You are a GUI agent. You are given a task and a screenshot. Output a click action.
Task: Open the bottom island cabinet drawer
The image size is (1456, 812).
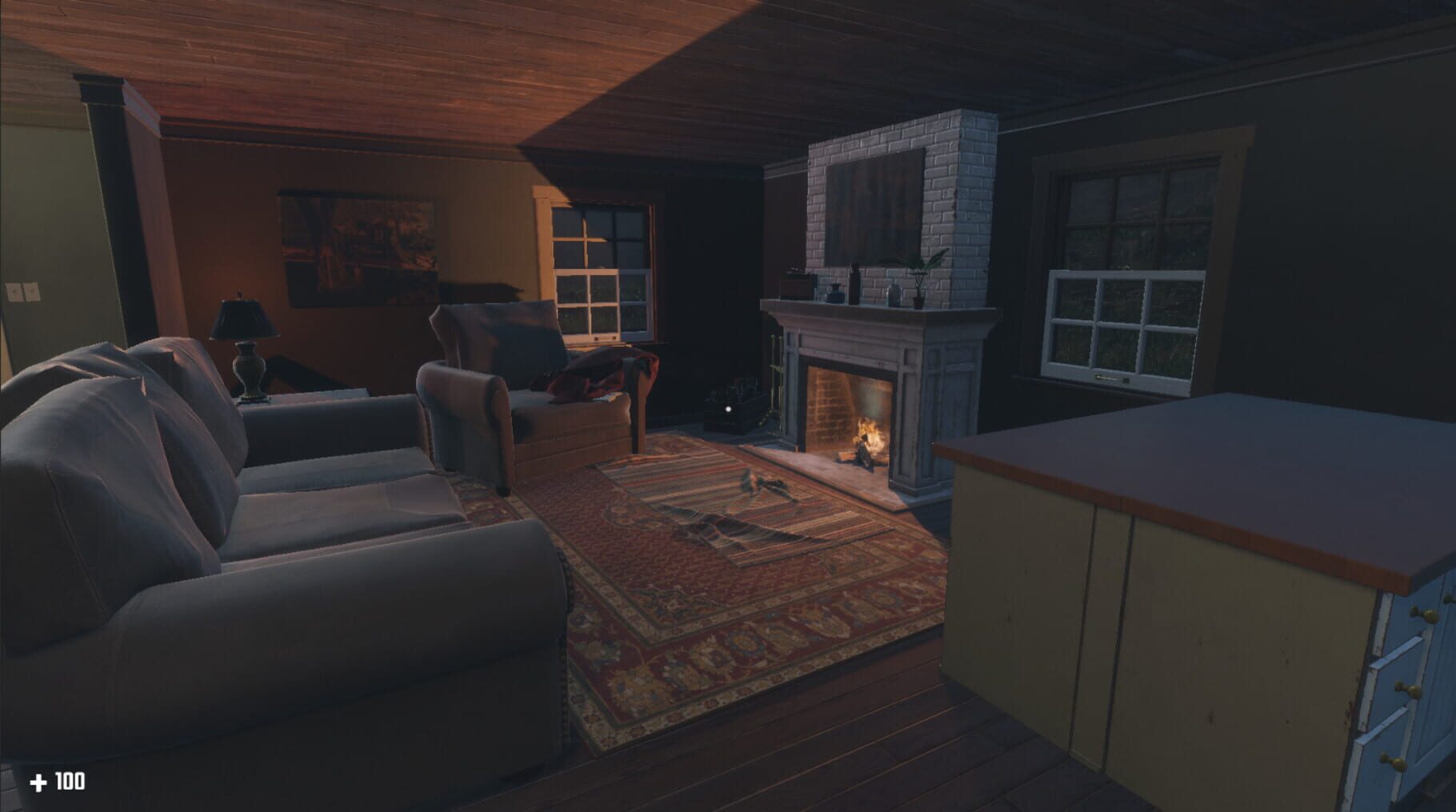[x=1394, y=761]
